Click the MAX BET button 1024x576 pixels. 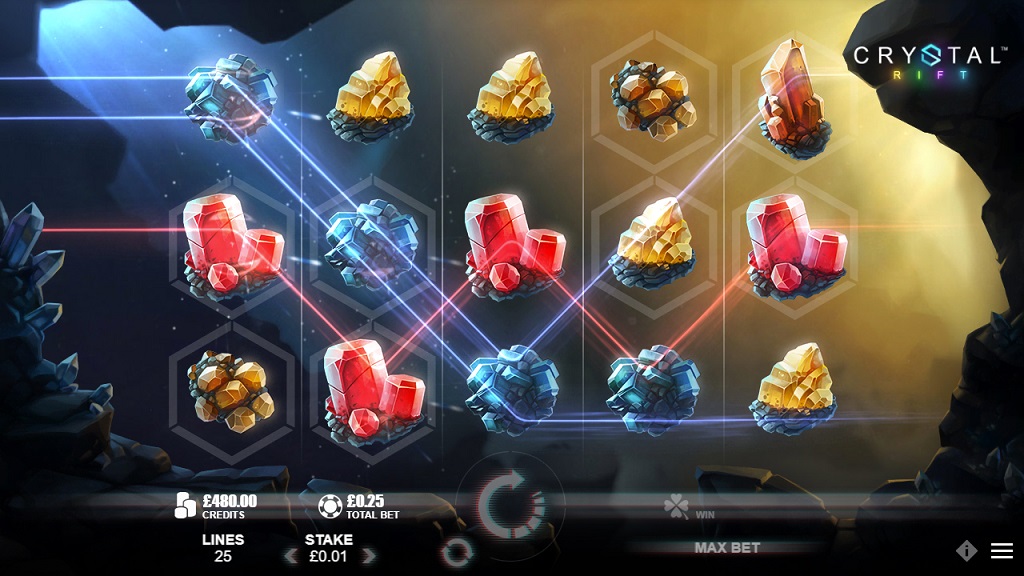[727, 548]
